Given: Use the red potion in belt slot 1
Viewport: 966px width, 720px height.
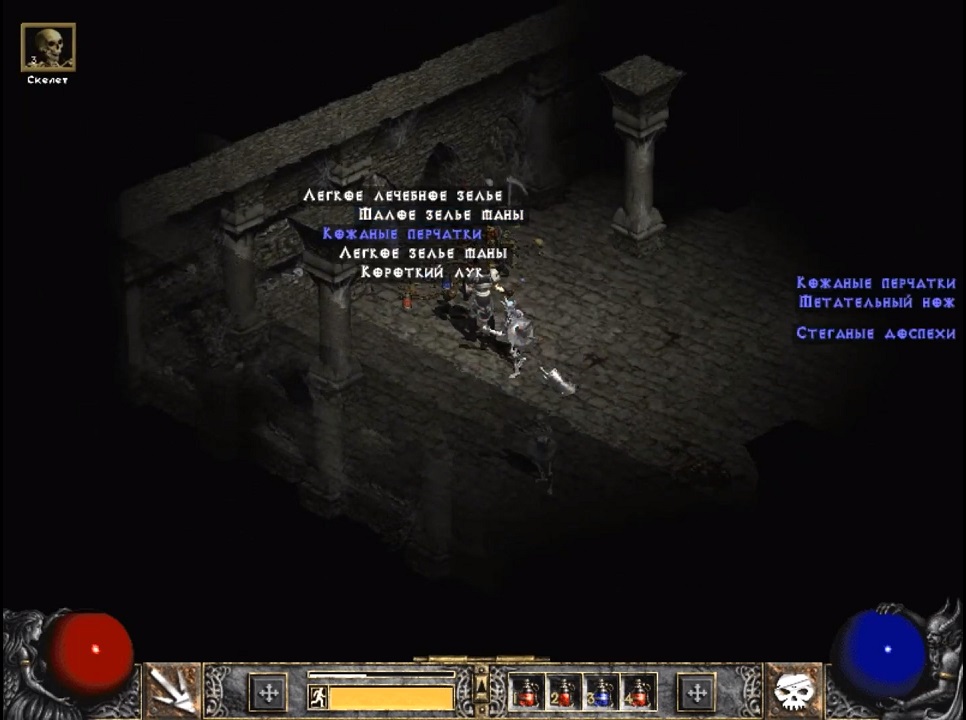Looking at the screenshot, I should pos(527,691).
